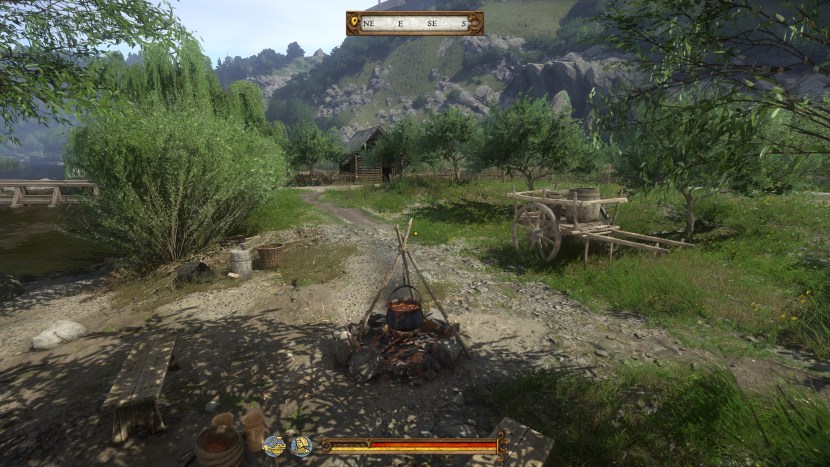The image size is (830, 467).
Task: Click the compass strip at the top
Action: click(414, 23)
